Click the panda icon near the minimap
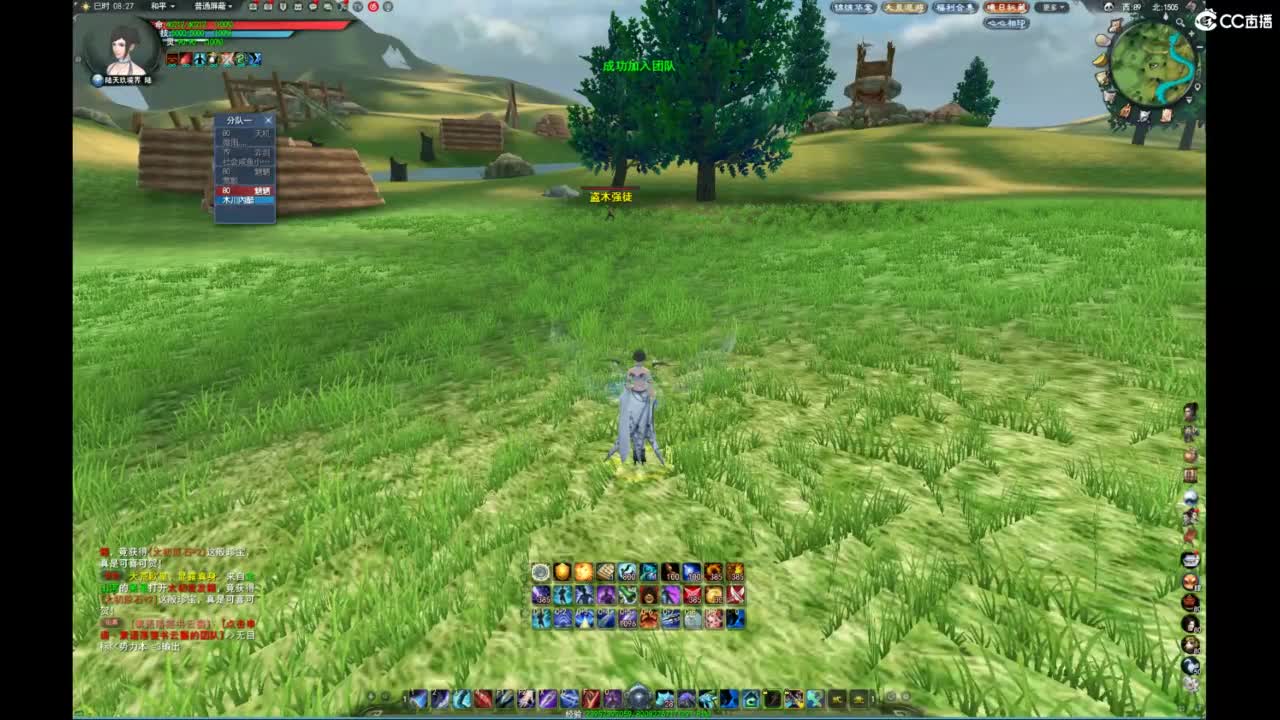This screenshot has width=1280, height=720. click(x=1108, y=7)
